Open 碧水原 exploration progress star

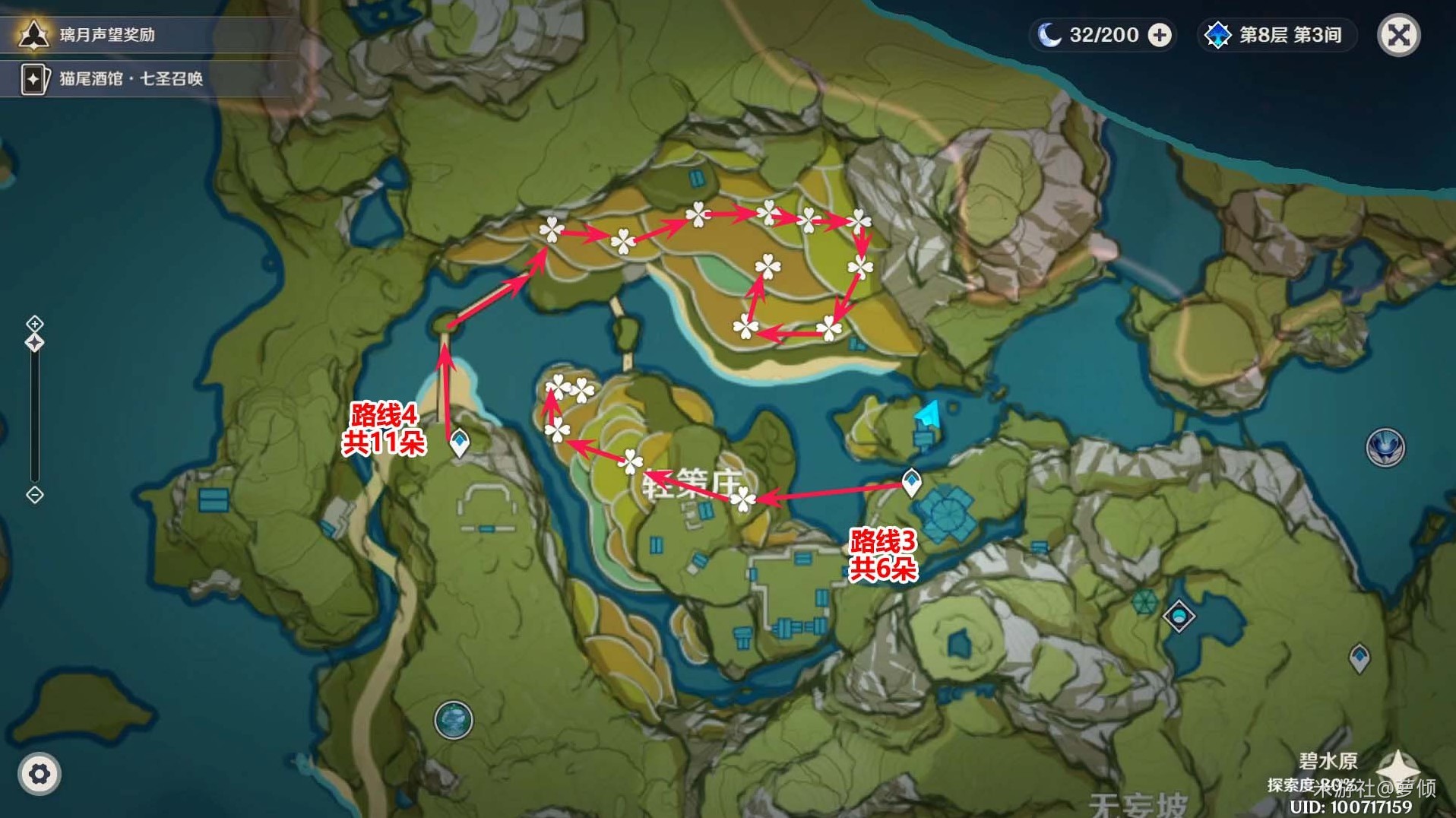[x=1397, y=768]
